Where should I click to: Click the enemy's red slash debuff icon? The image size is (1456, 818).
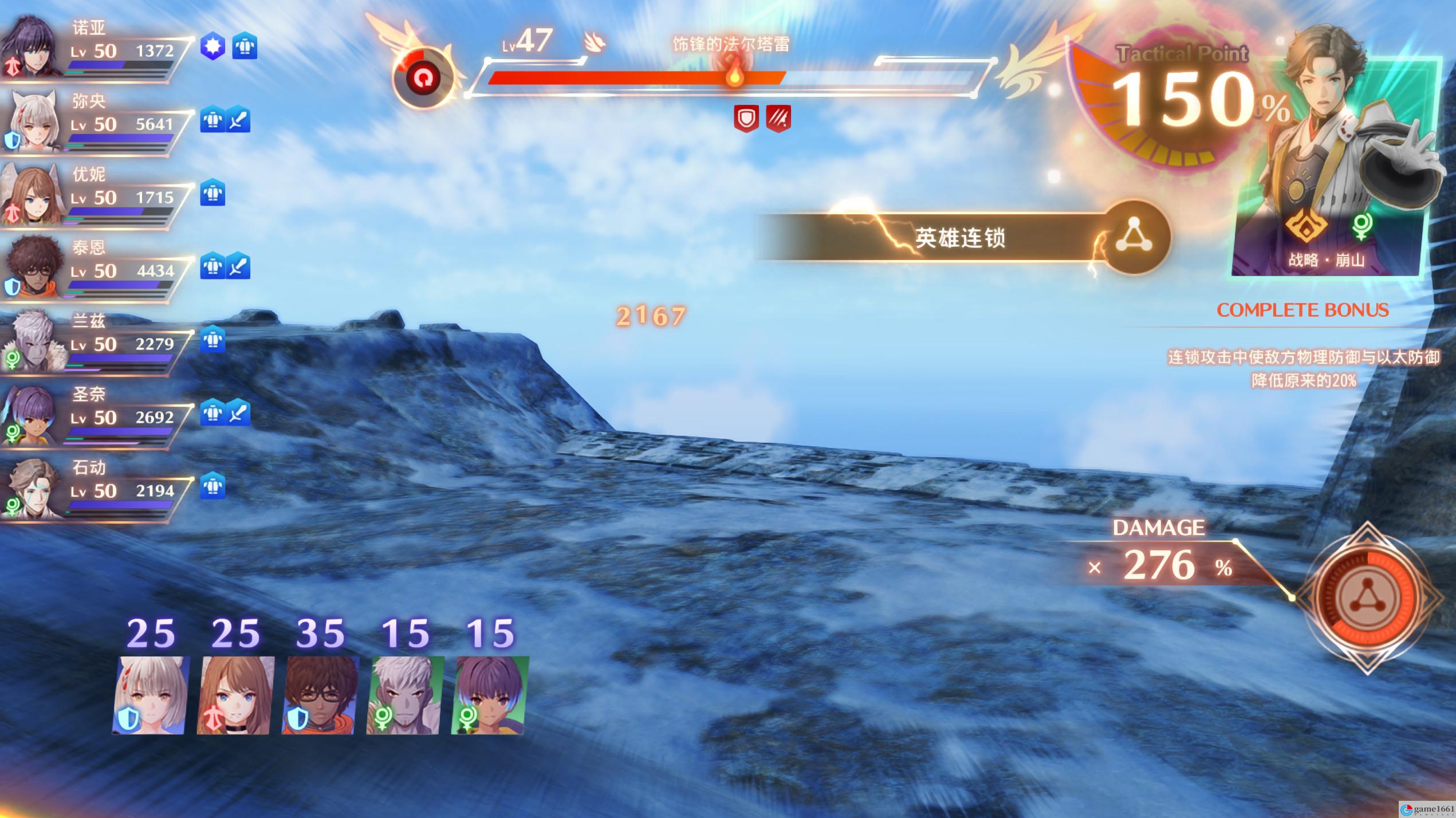pos(778,119)
